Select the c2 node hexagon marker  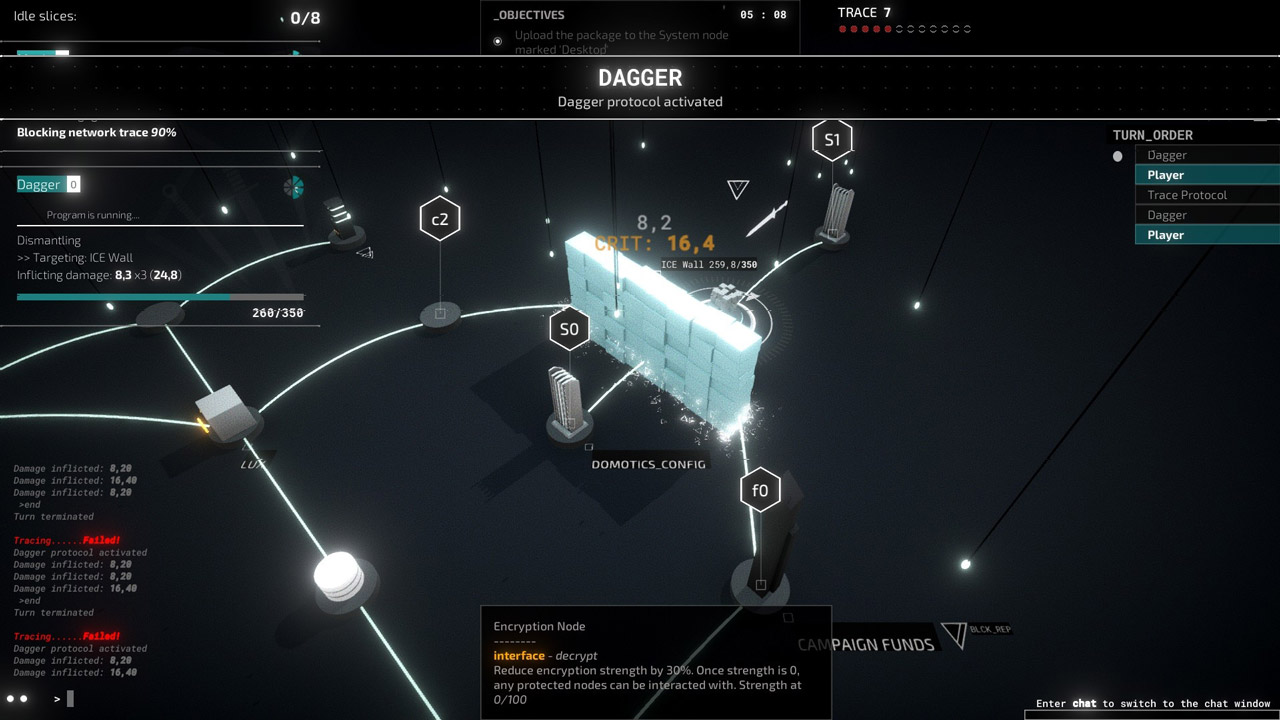[x=440, y=219]
